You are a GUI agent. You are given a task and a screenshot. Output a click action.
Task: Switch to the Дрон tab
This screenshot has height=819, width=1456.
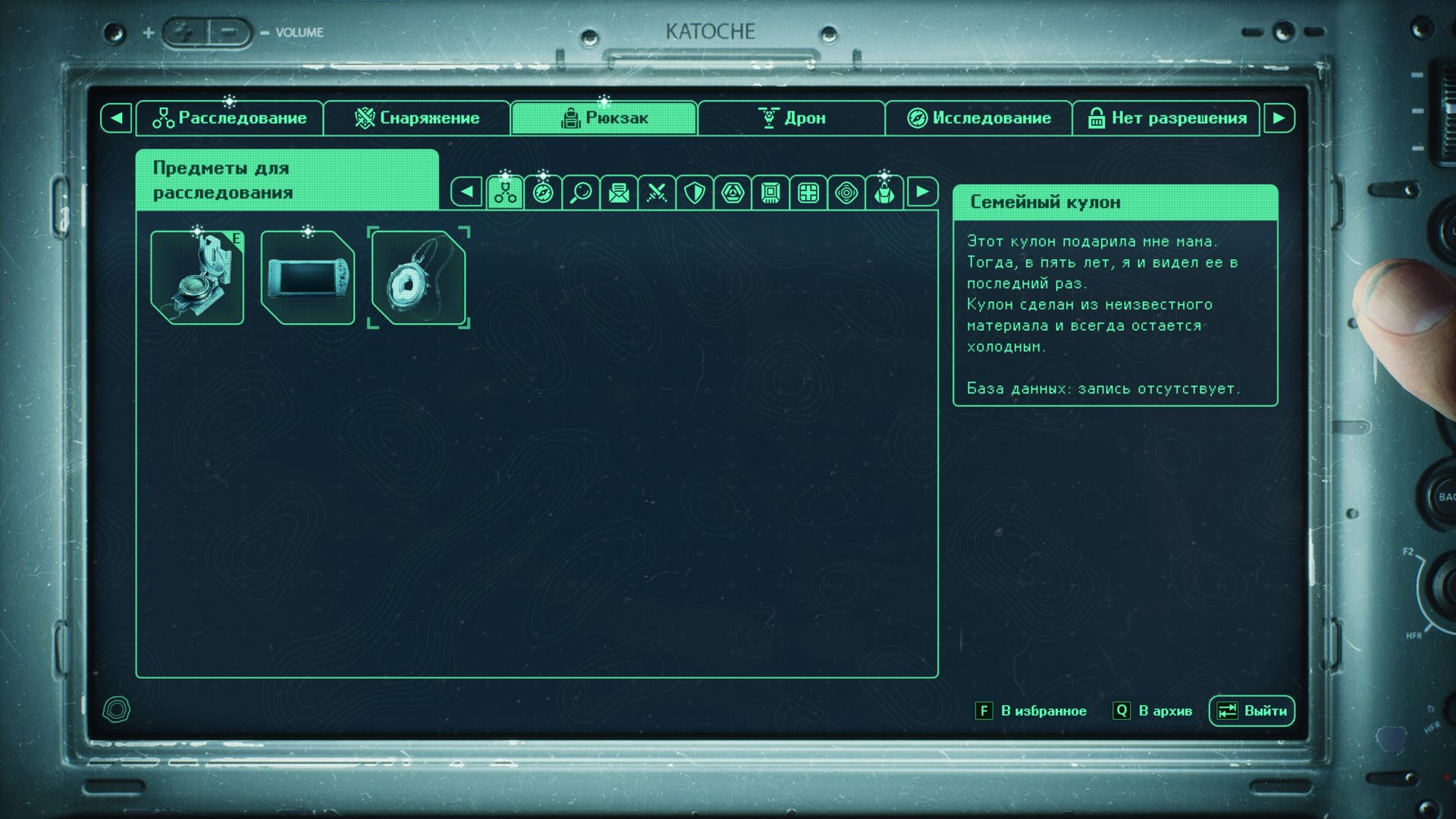793,118
